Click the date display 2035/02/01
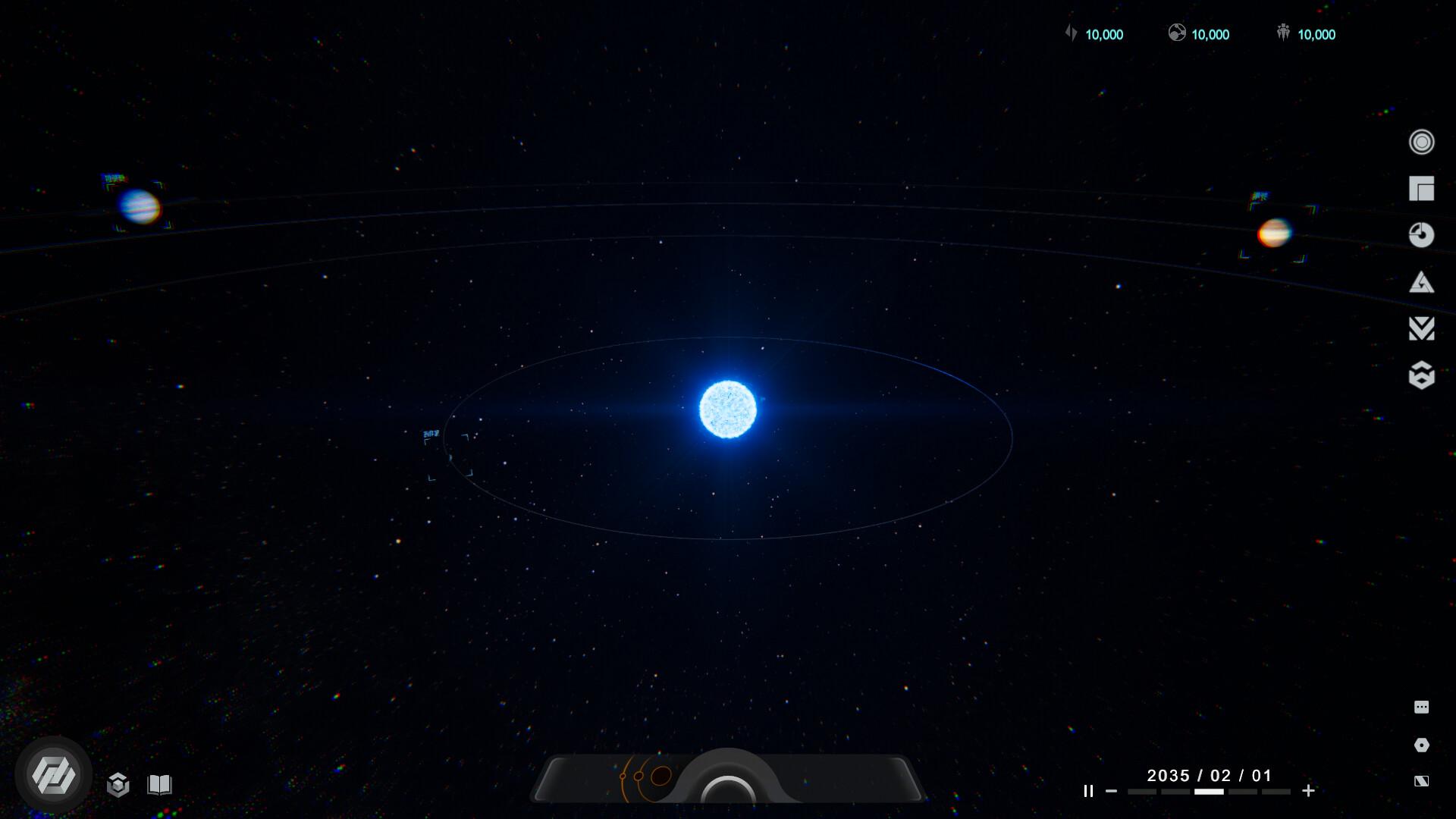This screenshot has width=1456, height=819. pos(1208,775)
